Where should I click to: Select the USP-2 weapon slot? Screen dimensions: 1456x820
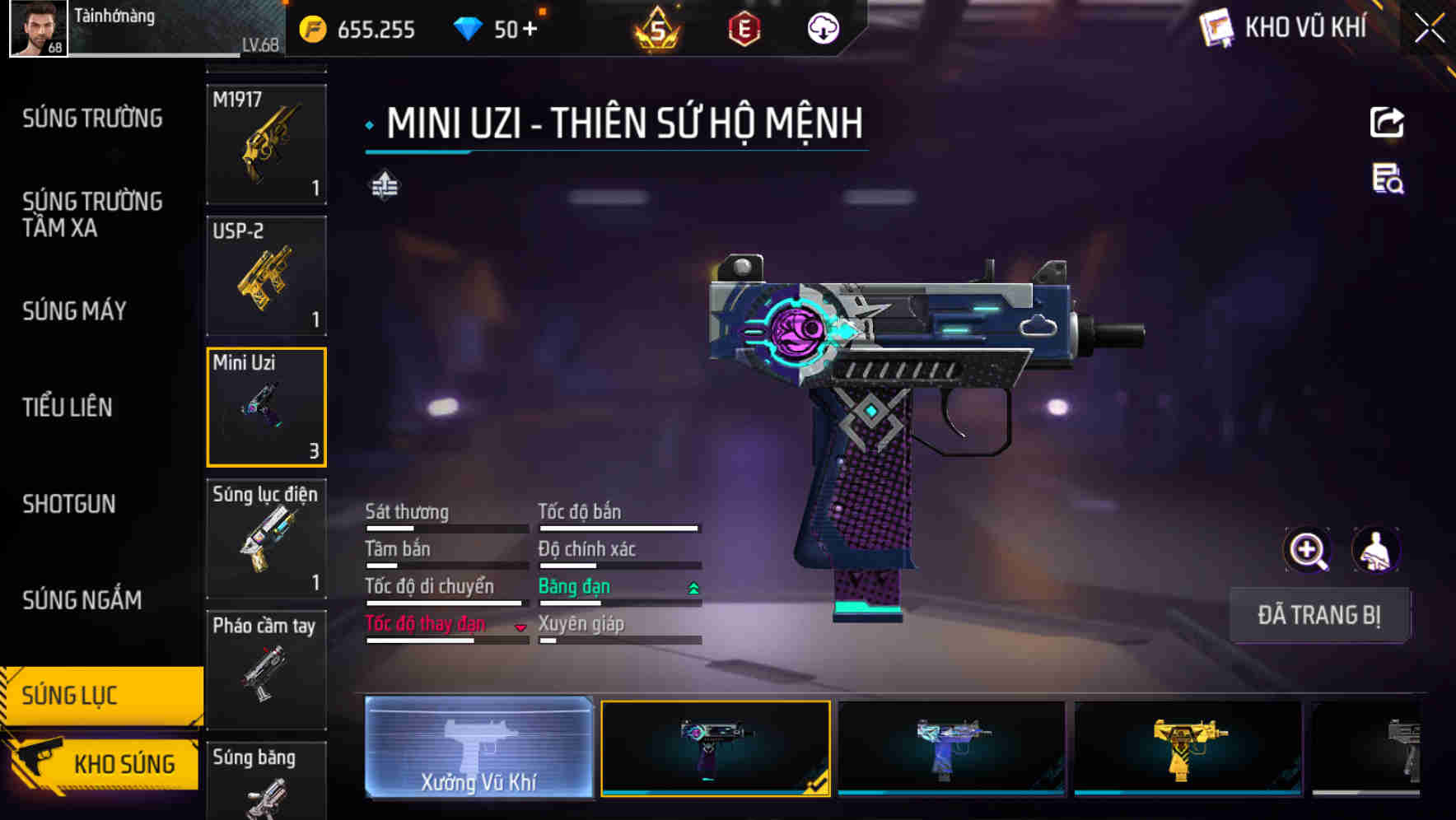pyautogui.click(x=266, y=276)
